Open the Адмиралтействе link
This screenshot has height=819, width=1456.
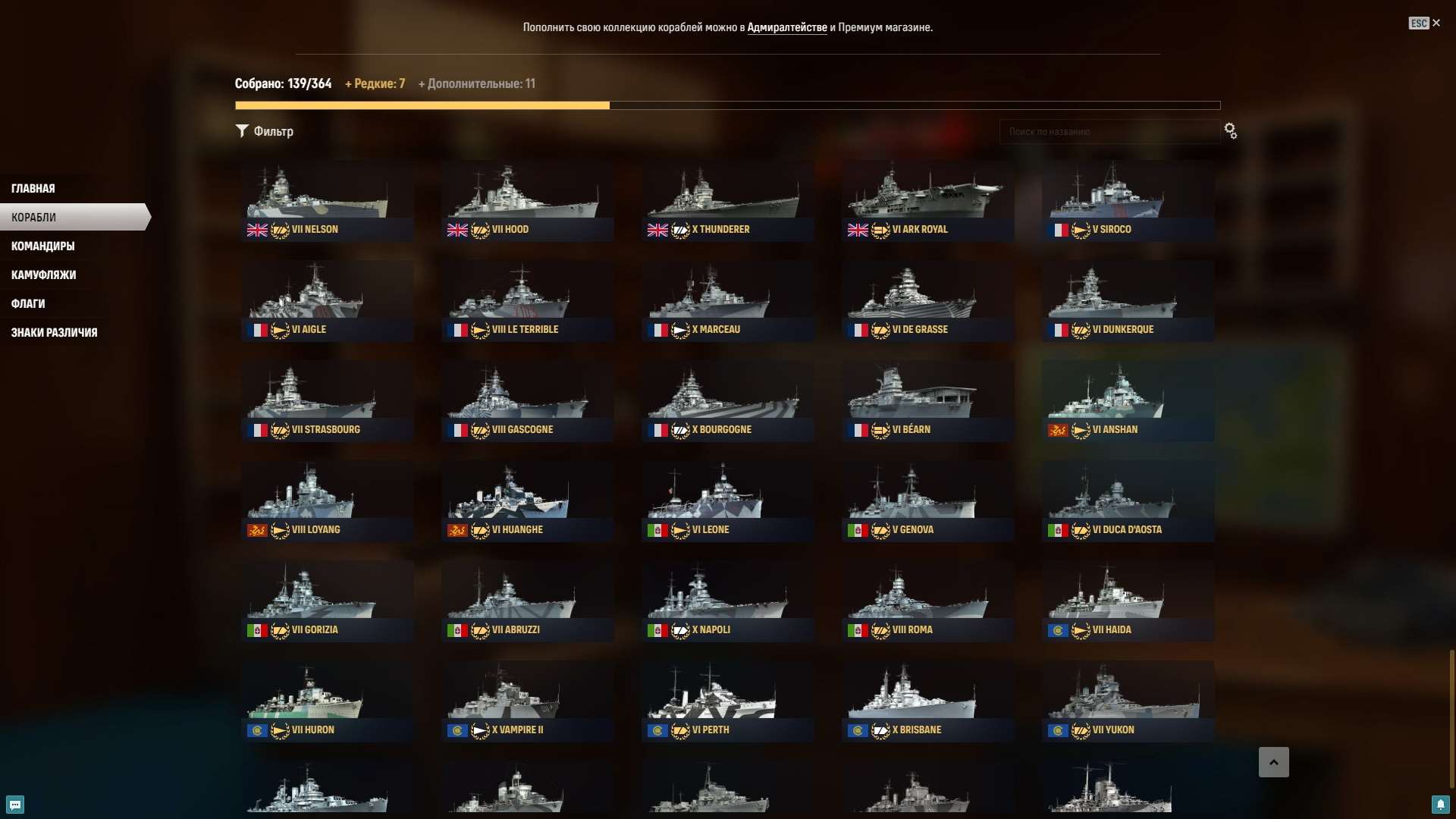point(789,27)
